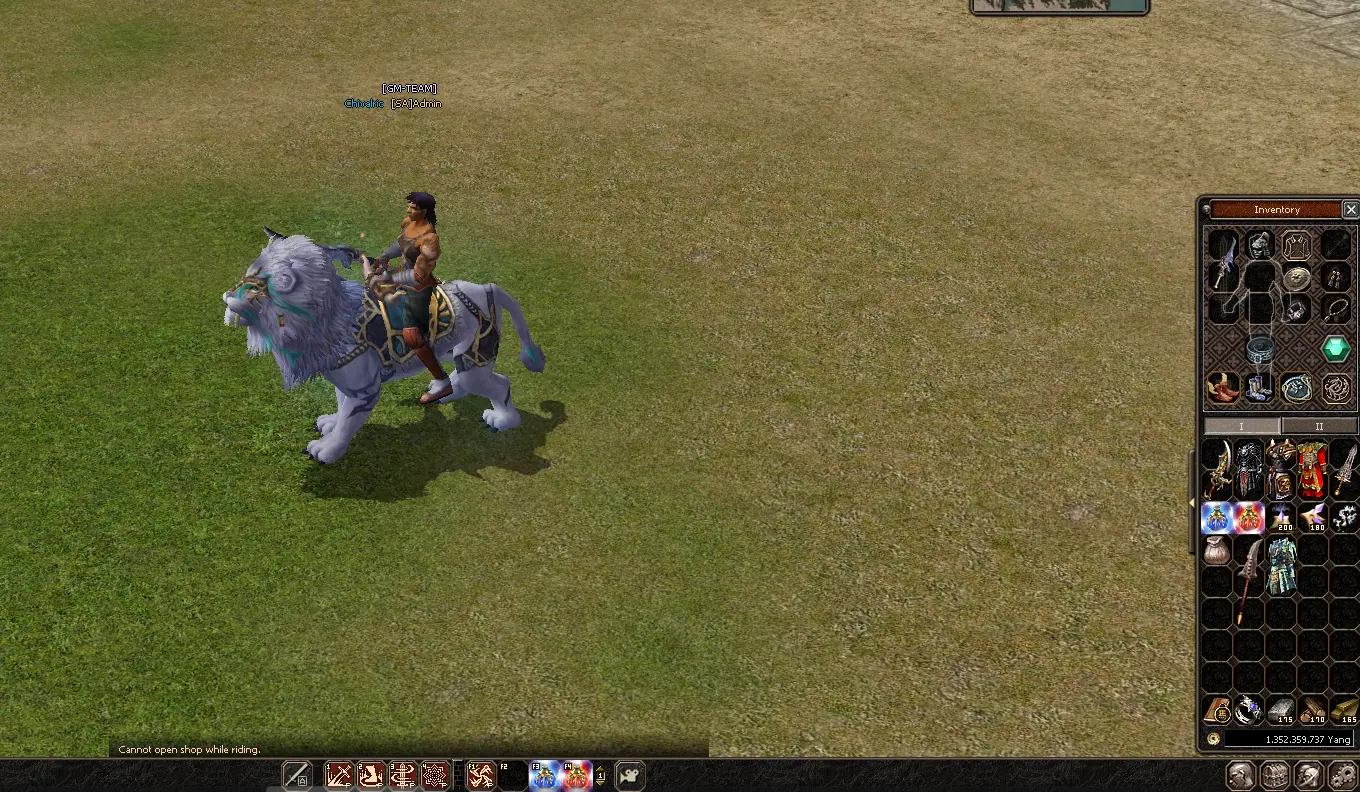
Task: Open the settings gears menu
Action: click(x=1342, y=776)
